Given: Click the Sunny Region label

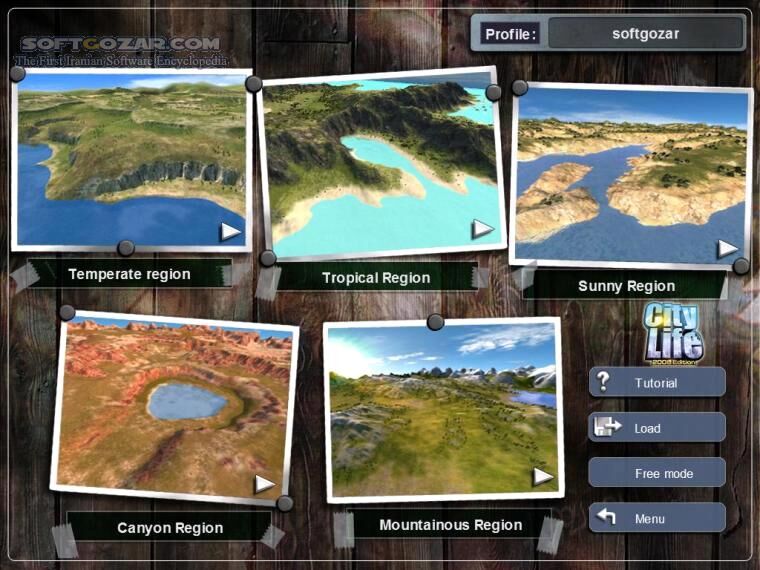Looking at the screenshot, I should pyautogui.click(x=626, y=286).
